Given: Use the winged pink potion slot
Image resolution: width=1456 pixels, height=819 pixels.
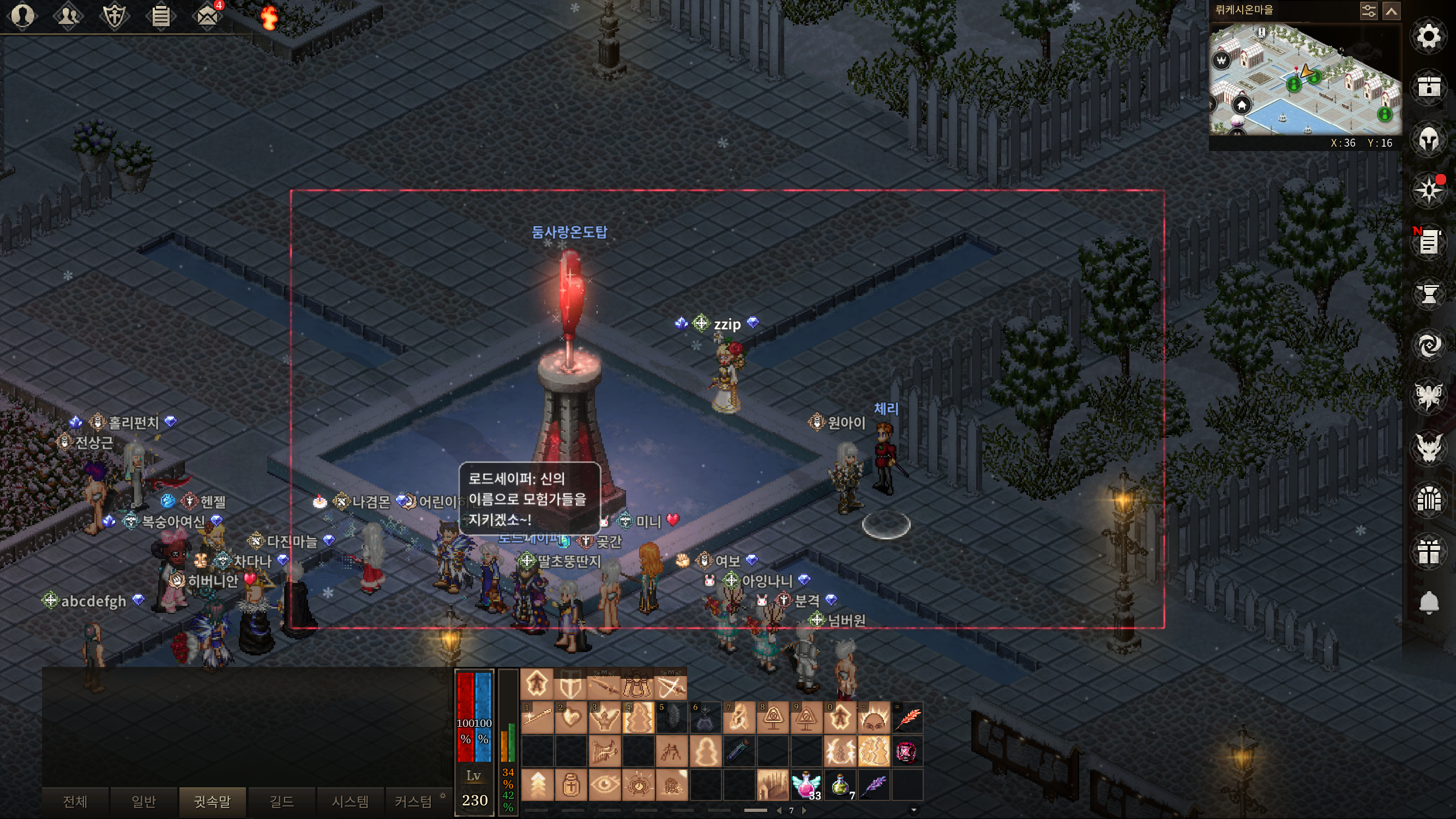Looking at the screenshot, I should click(x=806, y=785).
